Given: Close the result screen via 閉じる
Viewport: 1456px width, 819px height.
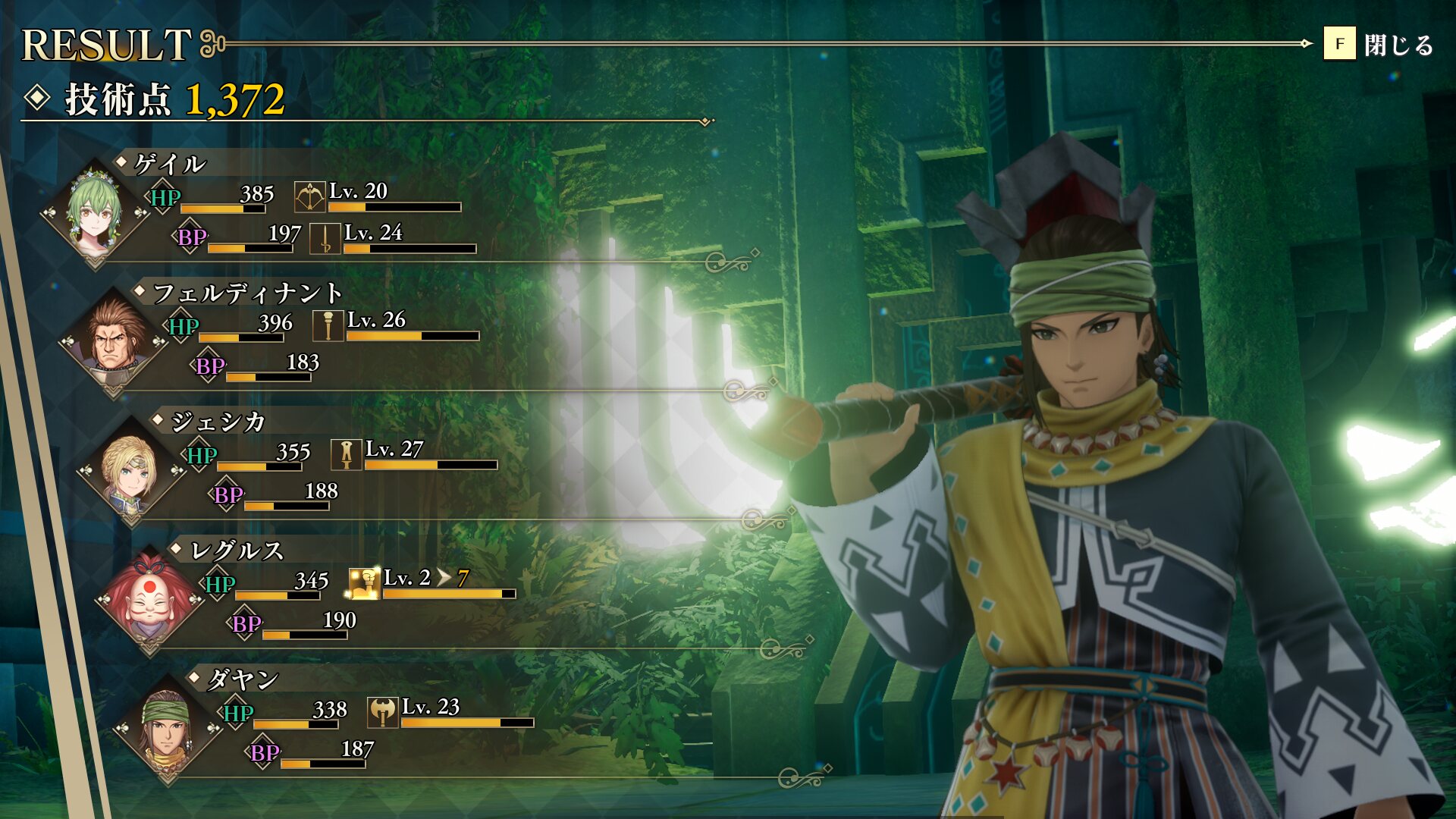Looking at the screenshot, I should tap(1379, 45).
